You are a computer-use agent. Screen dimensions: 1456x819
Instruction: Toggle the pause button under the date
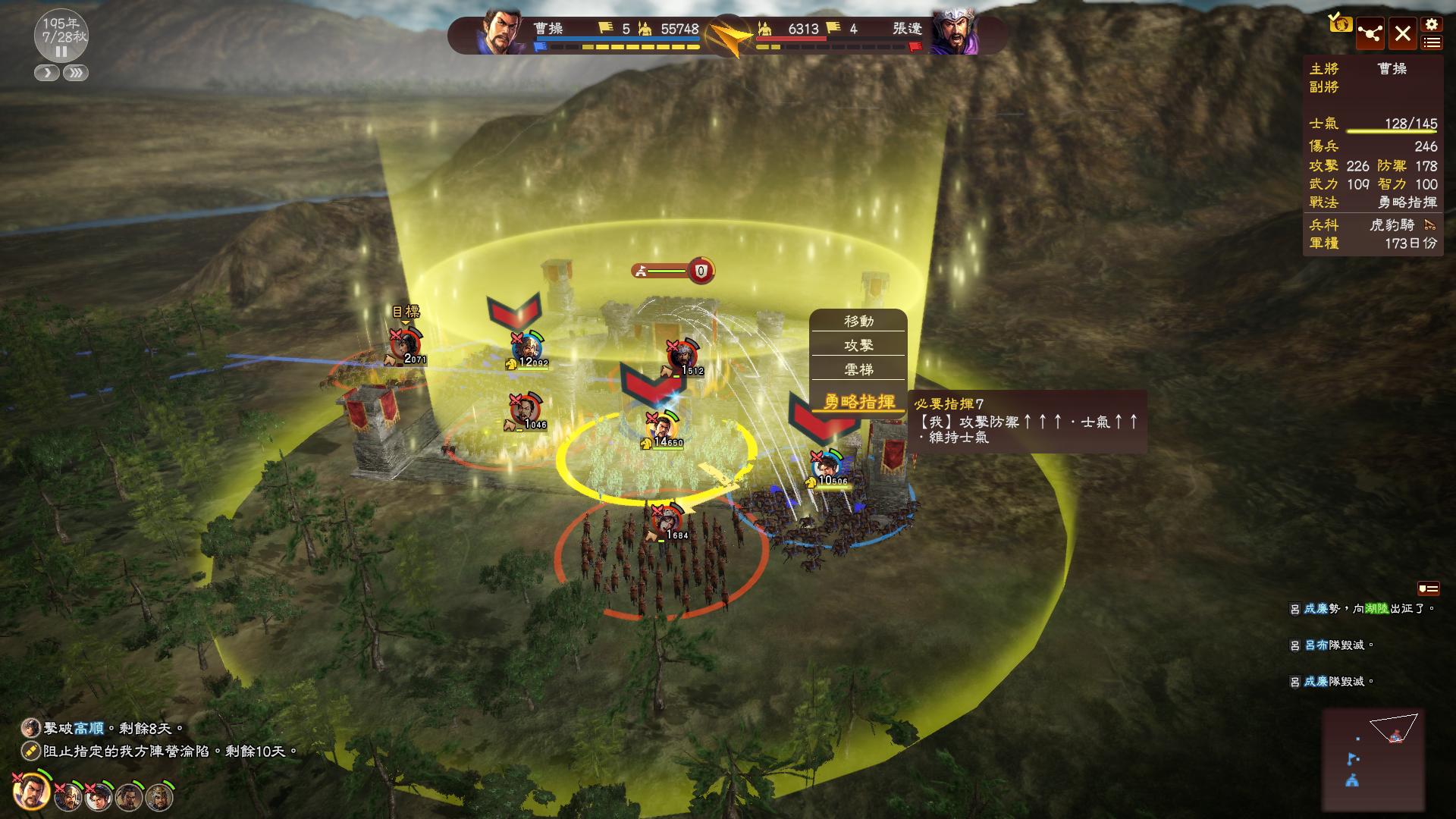[x=61, y=52]
